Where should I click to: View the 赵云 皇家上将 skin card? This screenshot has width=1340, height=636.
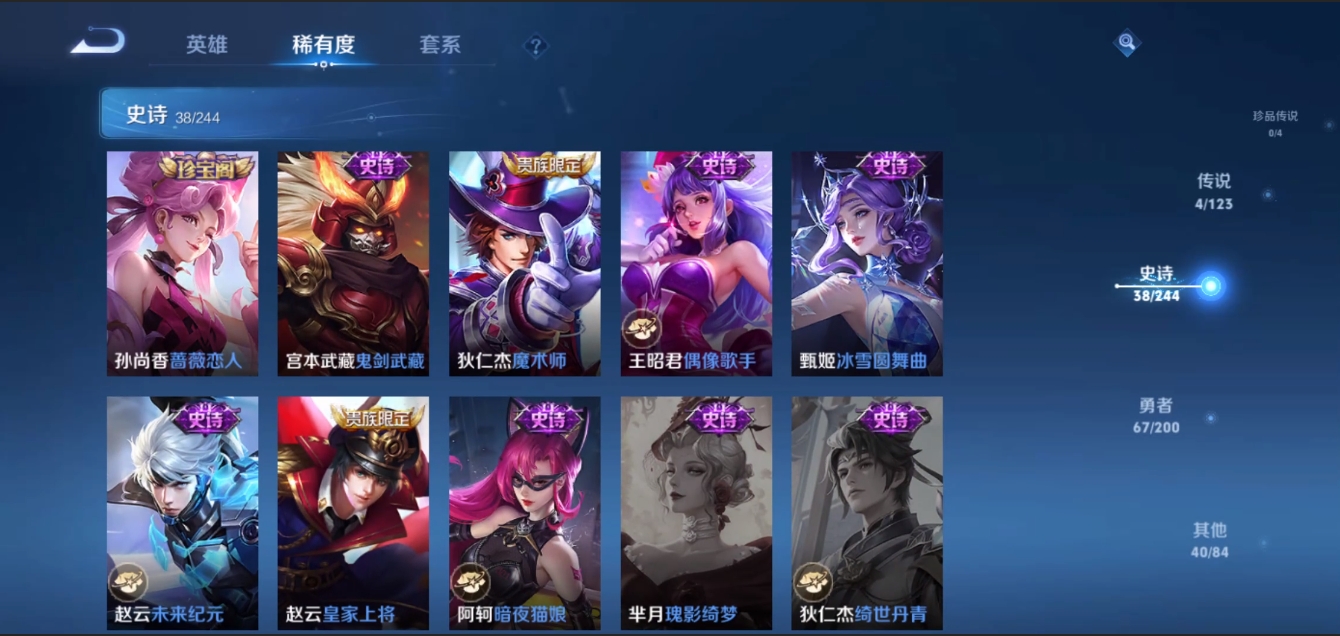point(353,512)
